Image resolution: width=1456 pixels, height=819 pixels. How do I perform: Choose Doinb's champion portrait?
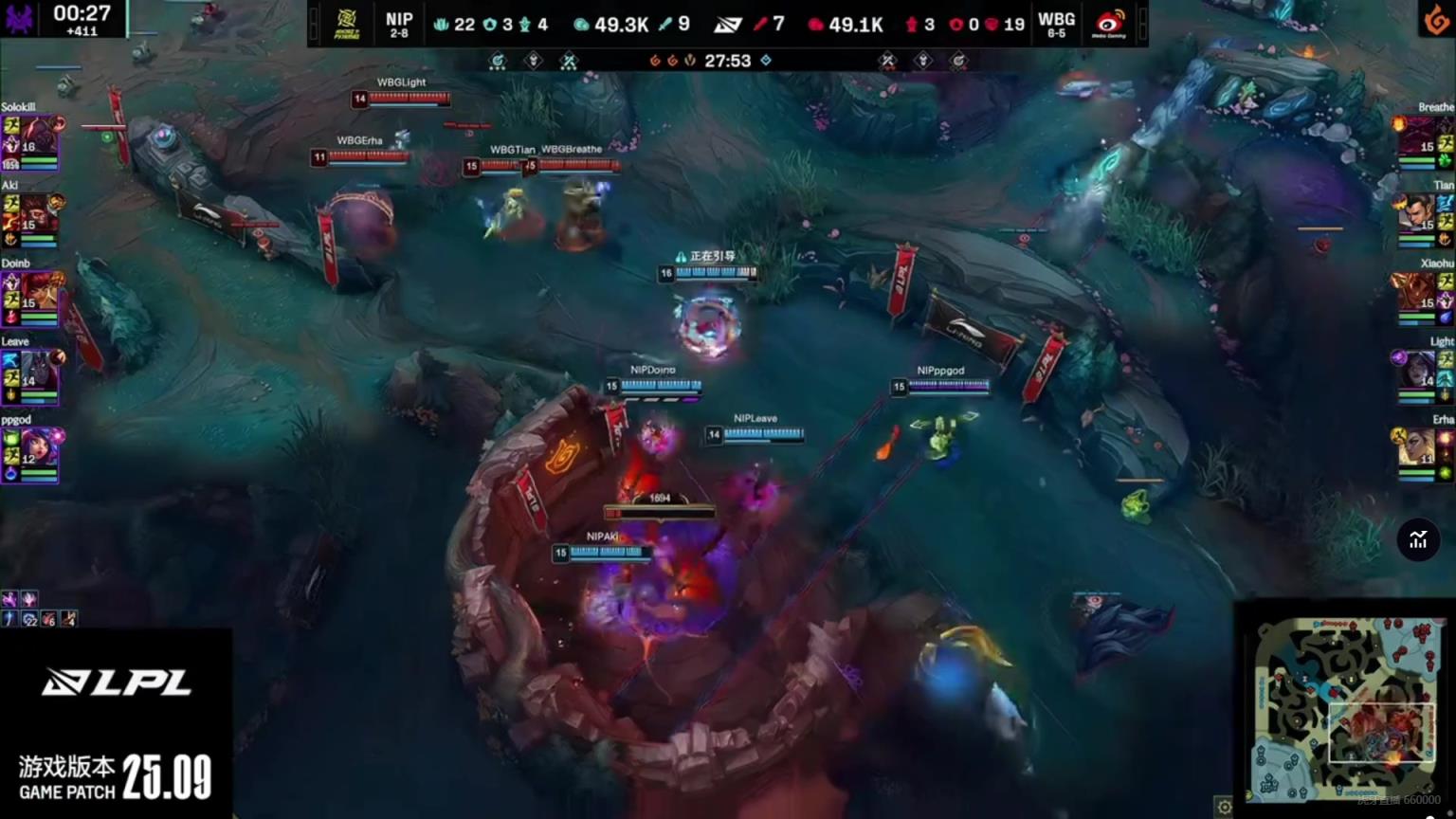(x=38, y=292)
